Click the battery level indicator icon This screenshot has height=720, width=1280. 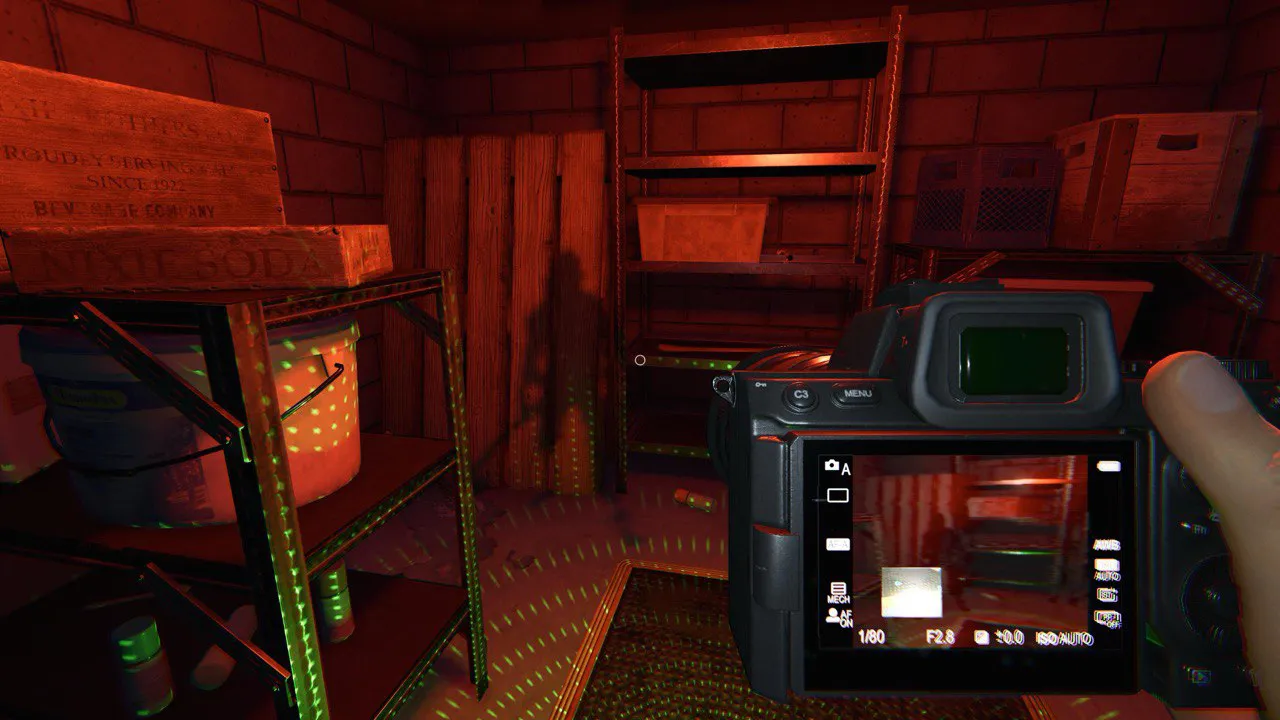point(1108,465)
